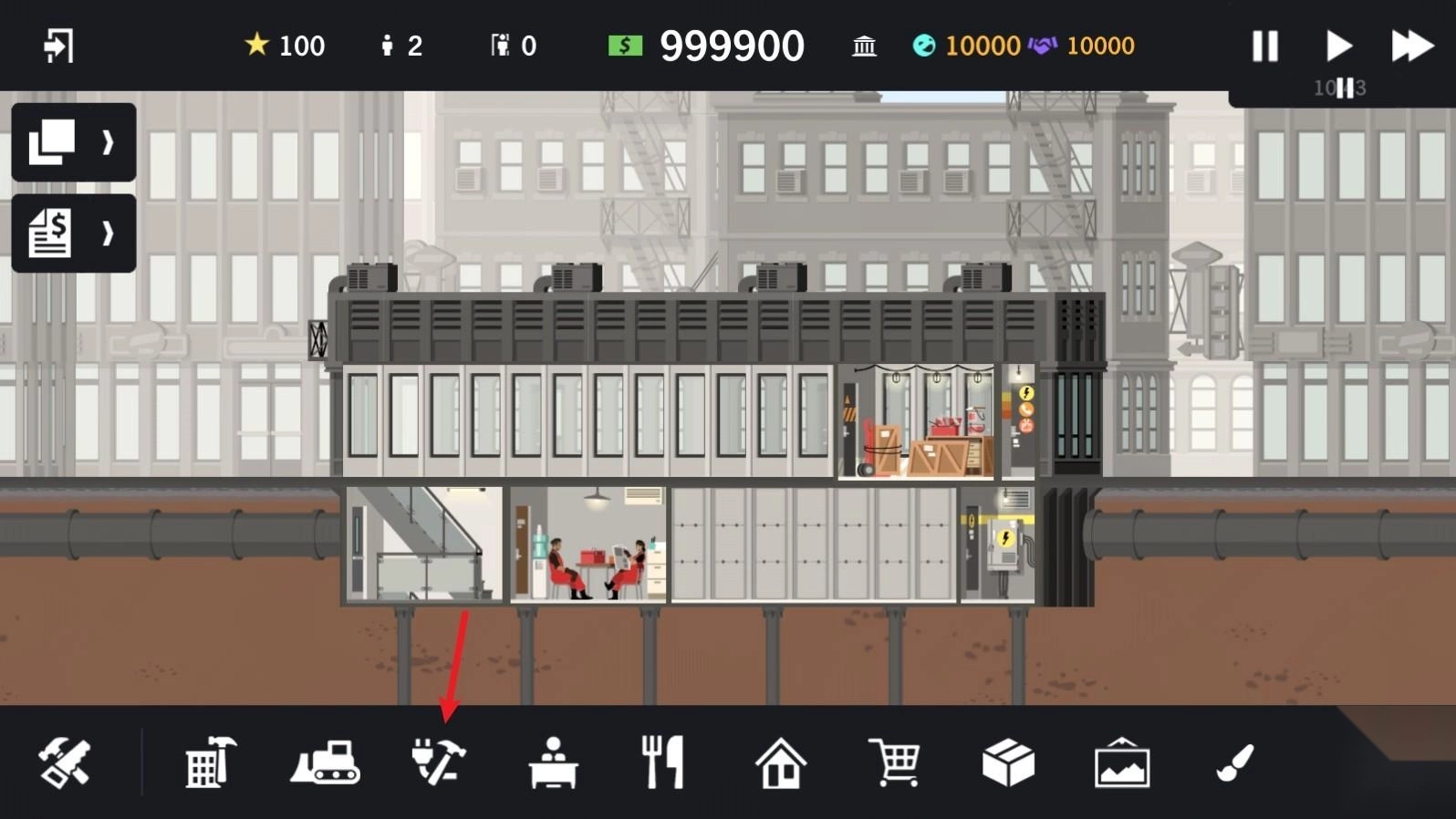Open the retail shopping cart category
The image size is (1456, 819).
coord(894,762)
